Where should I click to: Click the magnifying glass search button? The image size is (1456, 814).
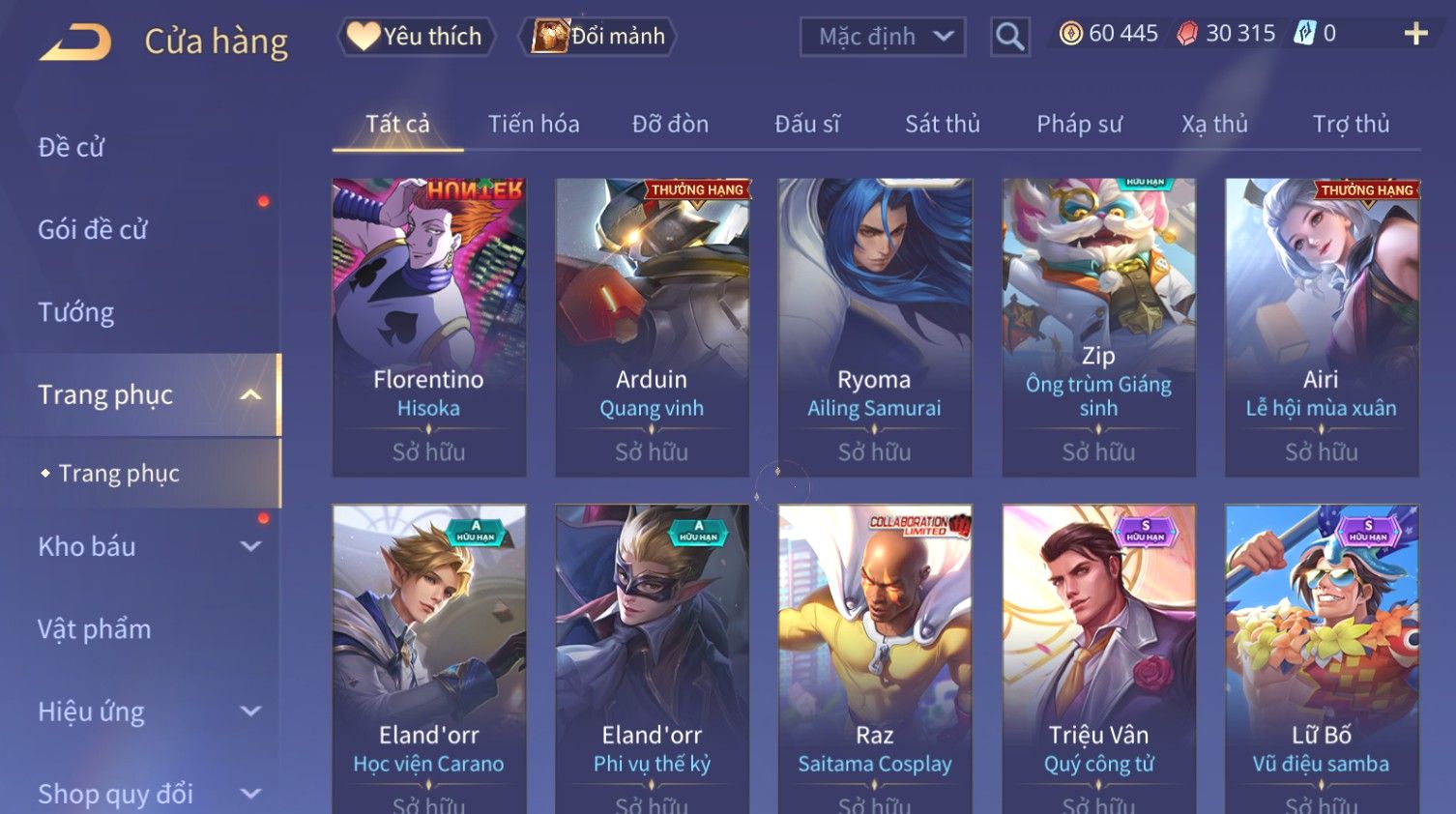(x=1009, y=37)
